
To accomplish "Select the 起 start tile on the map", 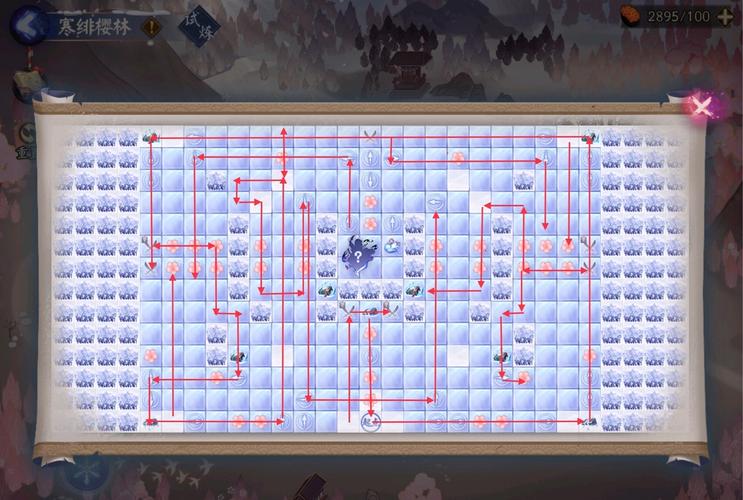I will (370, 422).
